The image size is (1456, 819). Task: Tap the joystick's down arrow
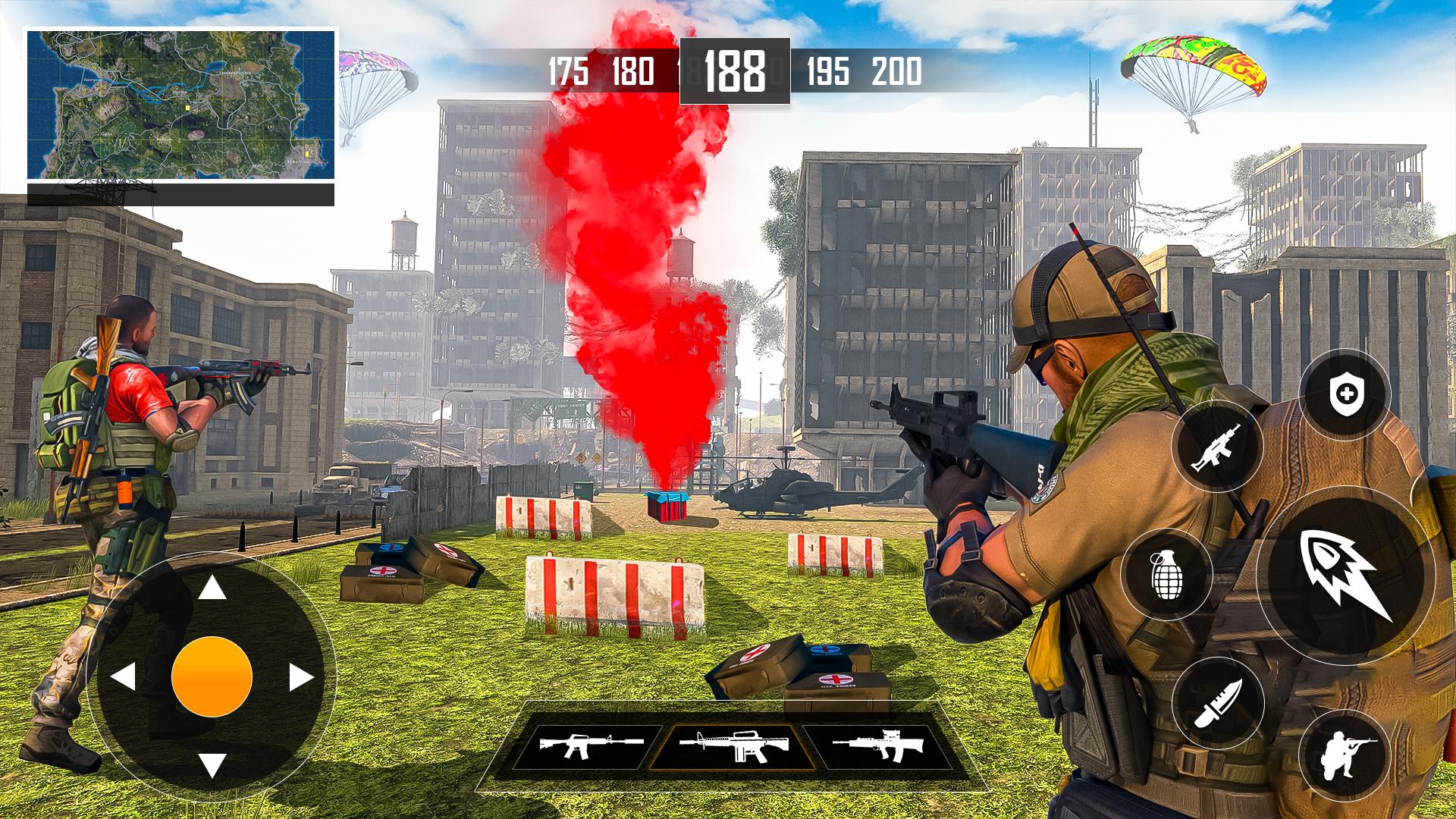(212, 764)
